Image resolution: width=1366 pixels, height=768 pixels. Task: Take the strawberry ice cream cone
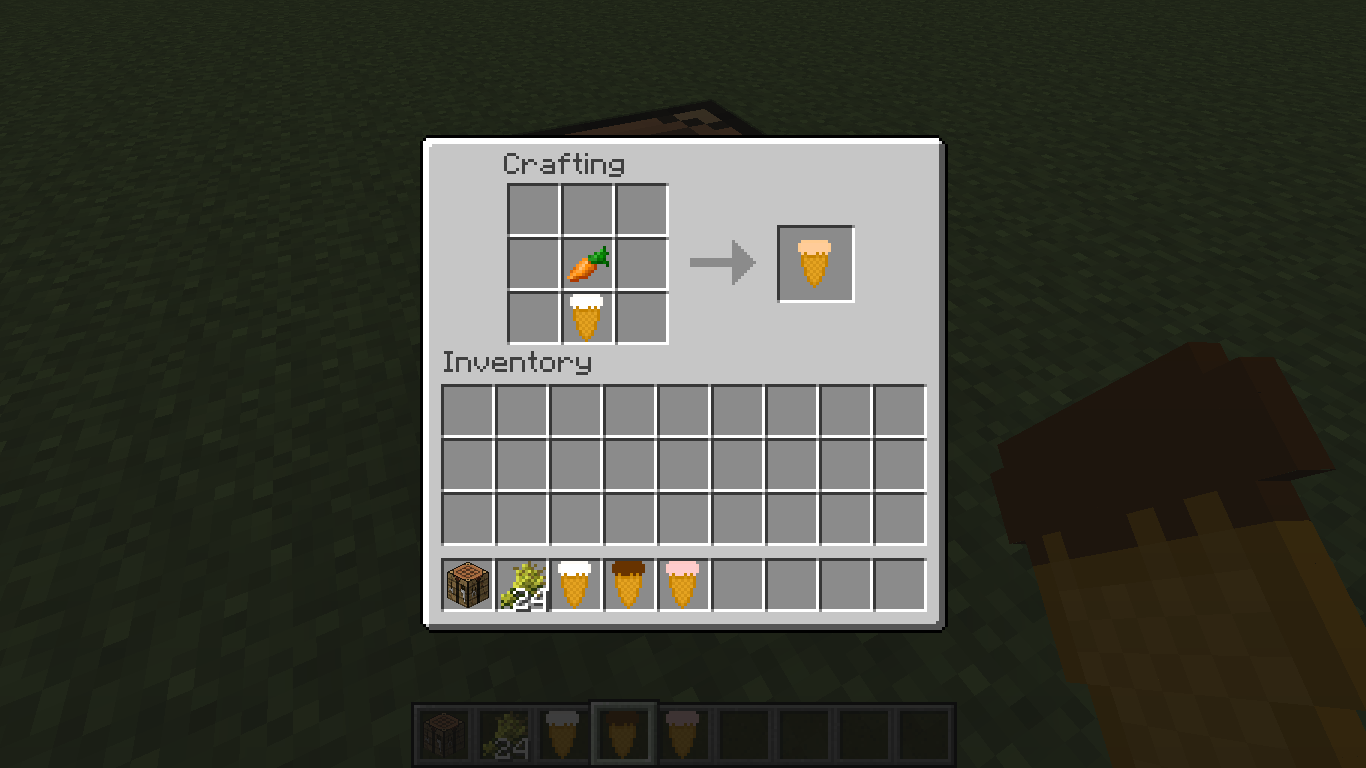[682, 585]
